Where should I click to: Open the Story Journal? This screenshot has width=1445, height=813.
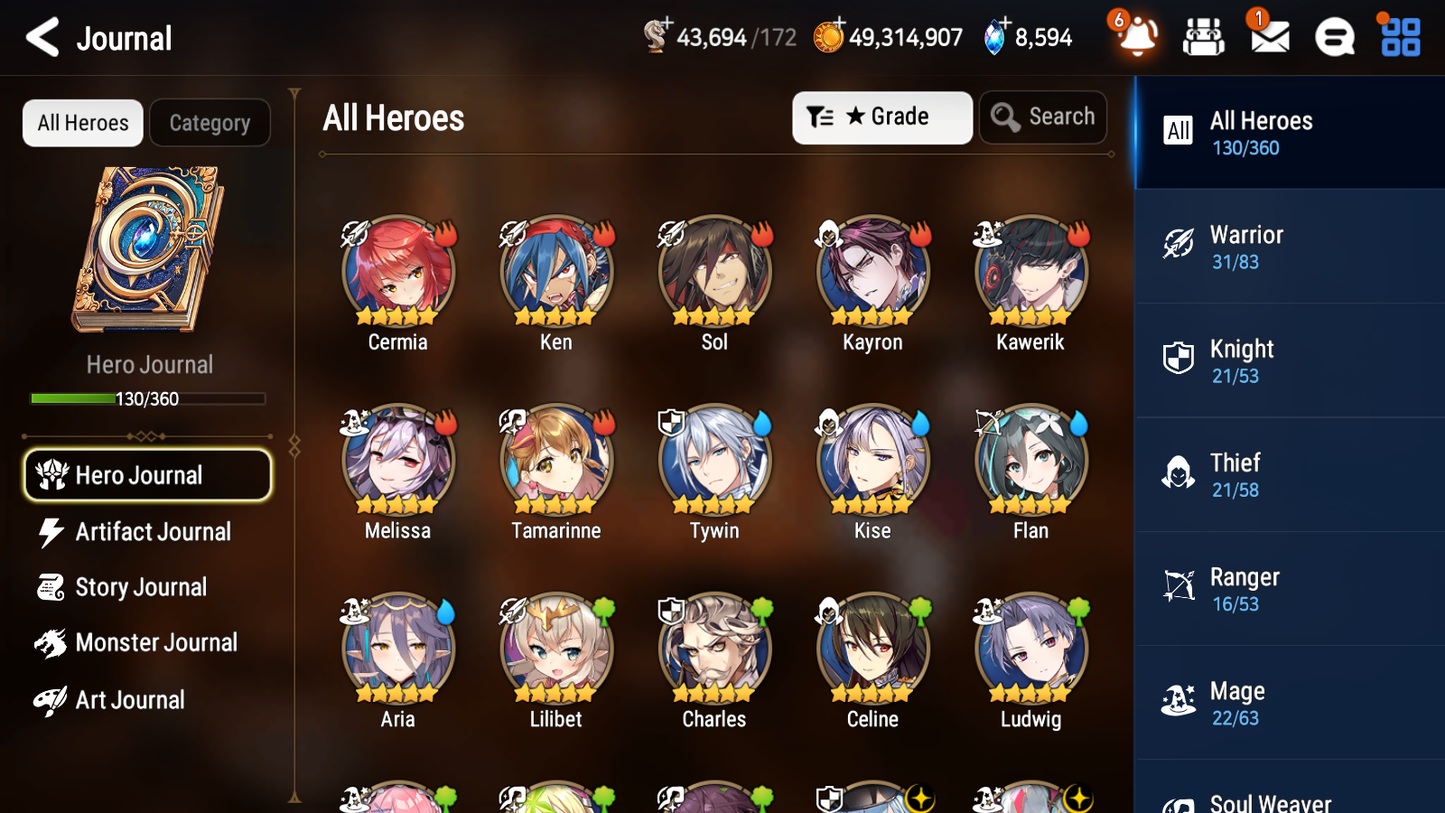pos(141,587)
